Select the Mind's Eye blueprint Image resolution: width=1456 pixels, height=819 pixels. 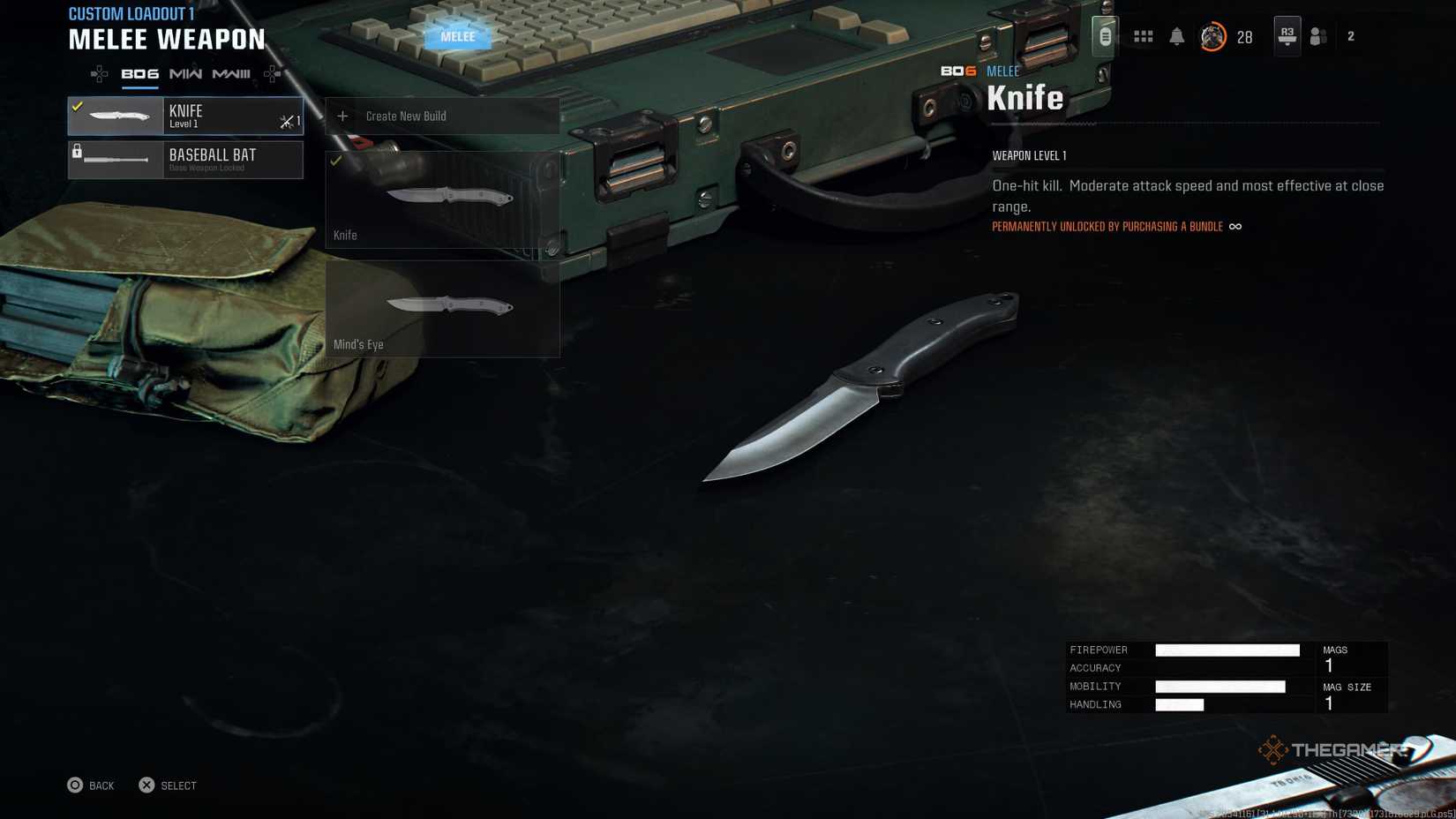441,309
